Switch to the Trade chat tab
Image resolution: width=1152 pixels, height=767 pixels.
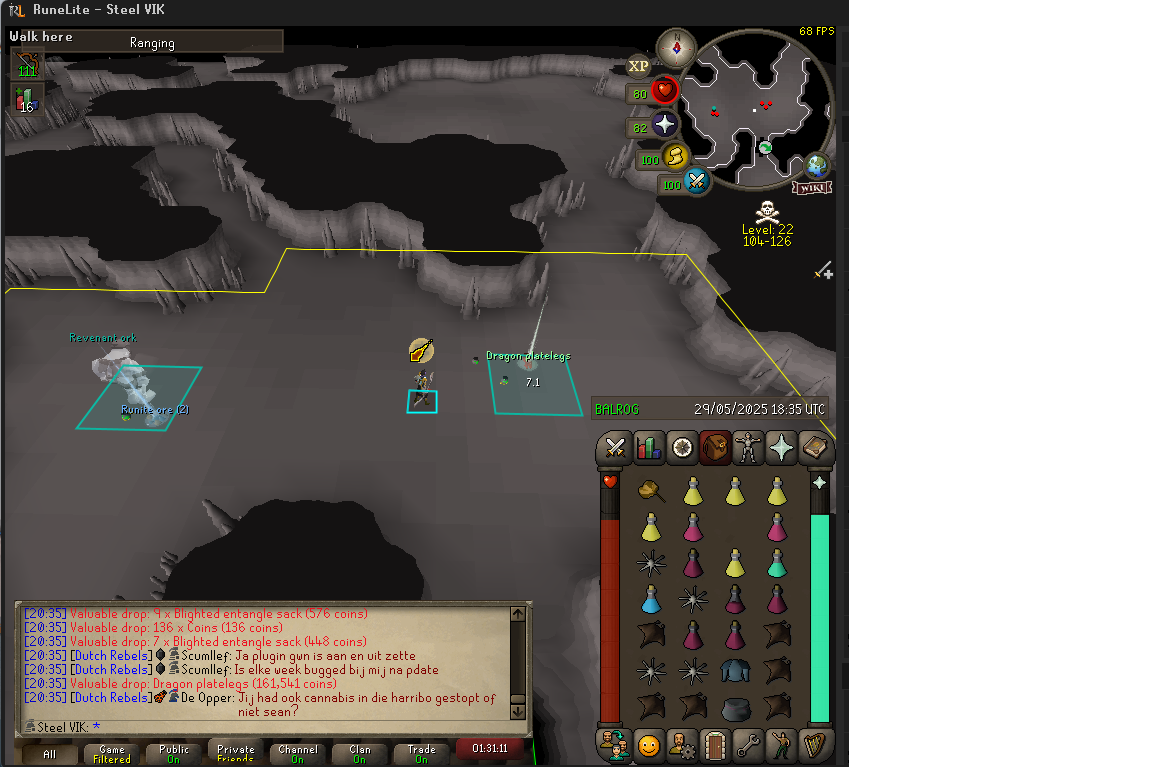click(421, 753)
